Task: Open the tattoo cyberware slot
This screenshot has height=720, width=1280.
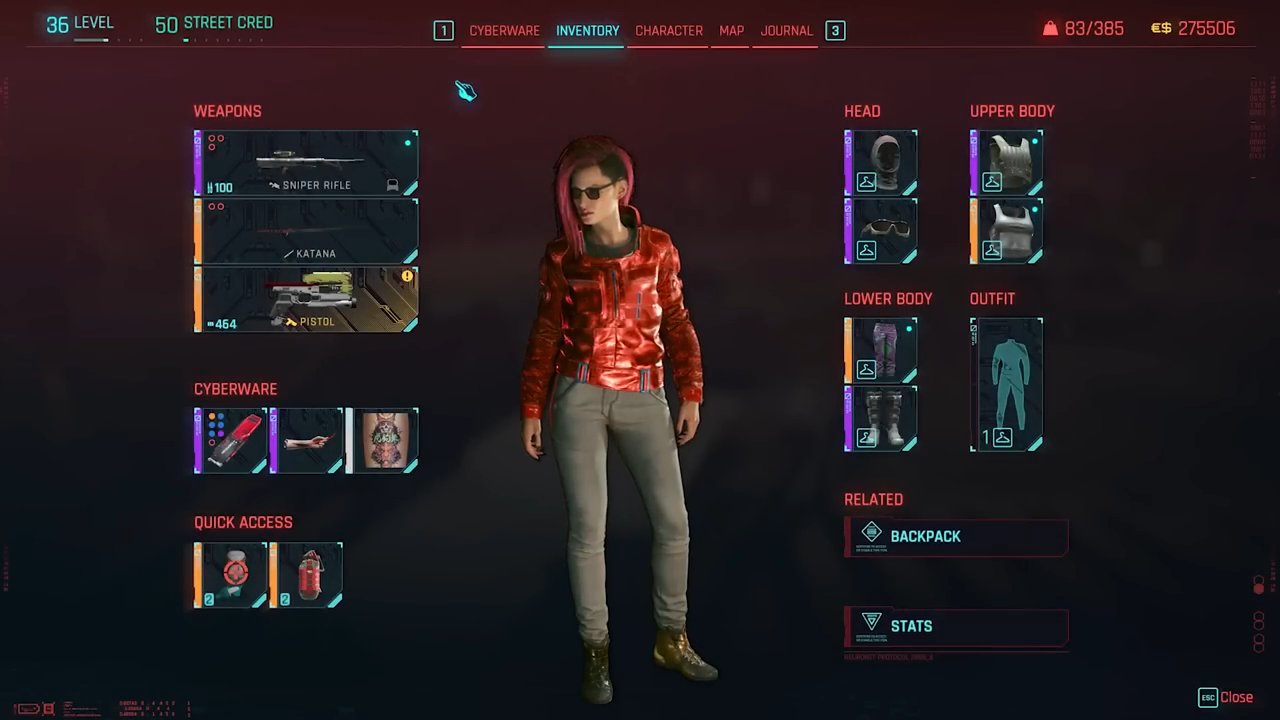Action: pyautogui.click(x=383, y=440)
